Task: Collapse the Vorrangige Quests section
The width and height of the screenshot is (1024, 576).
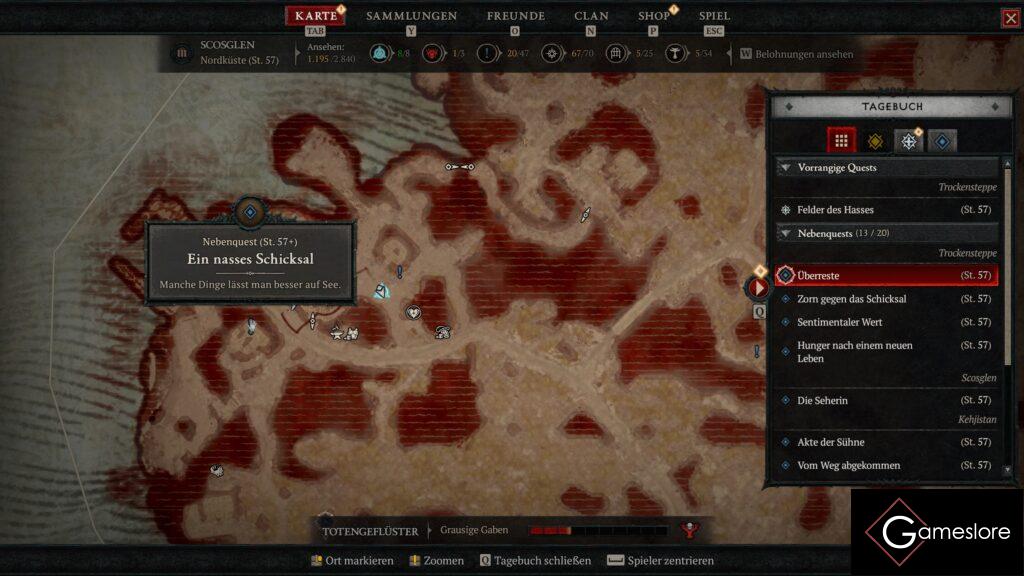Action: coord(785,168)
